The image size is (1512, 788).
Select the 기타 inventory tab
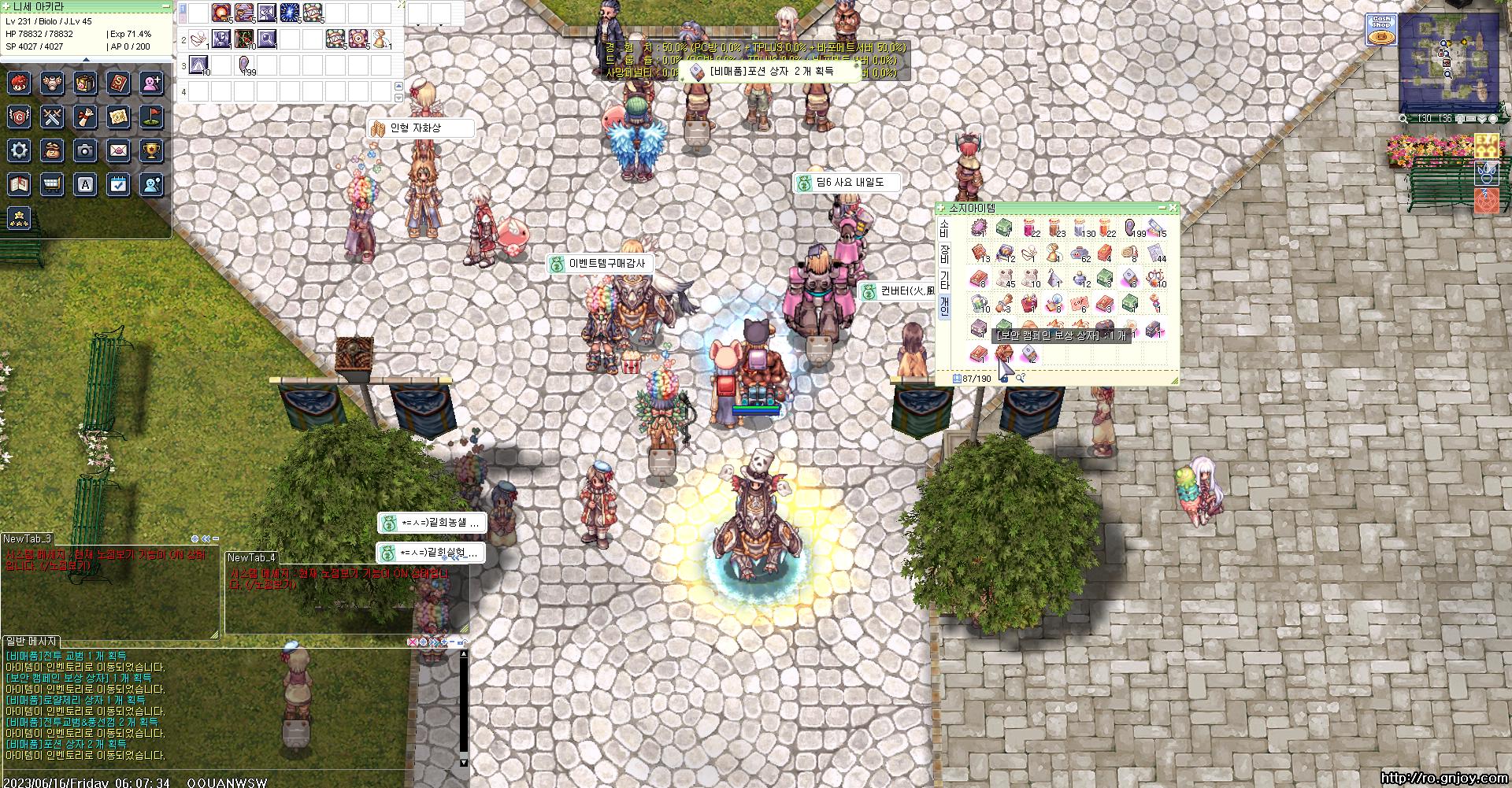pos(944,279)
